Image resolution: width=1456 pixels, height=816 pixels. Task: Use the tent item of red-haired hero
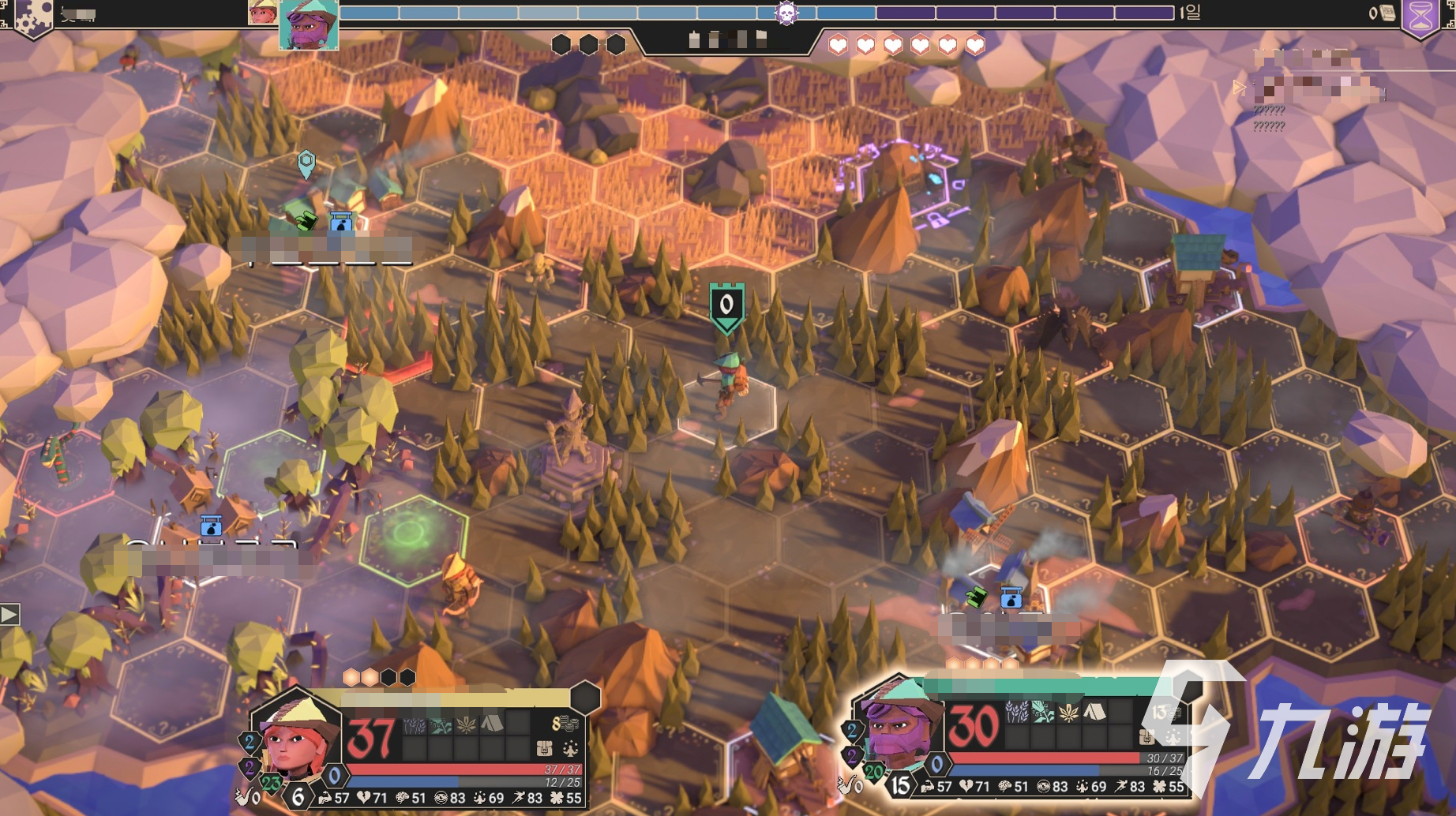(x=492, y=722)
